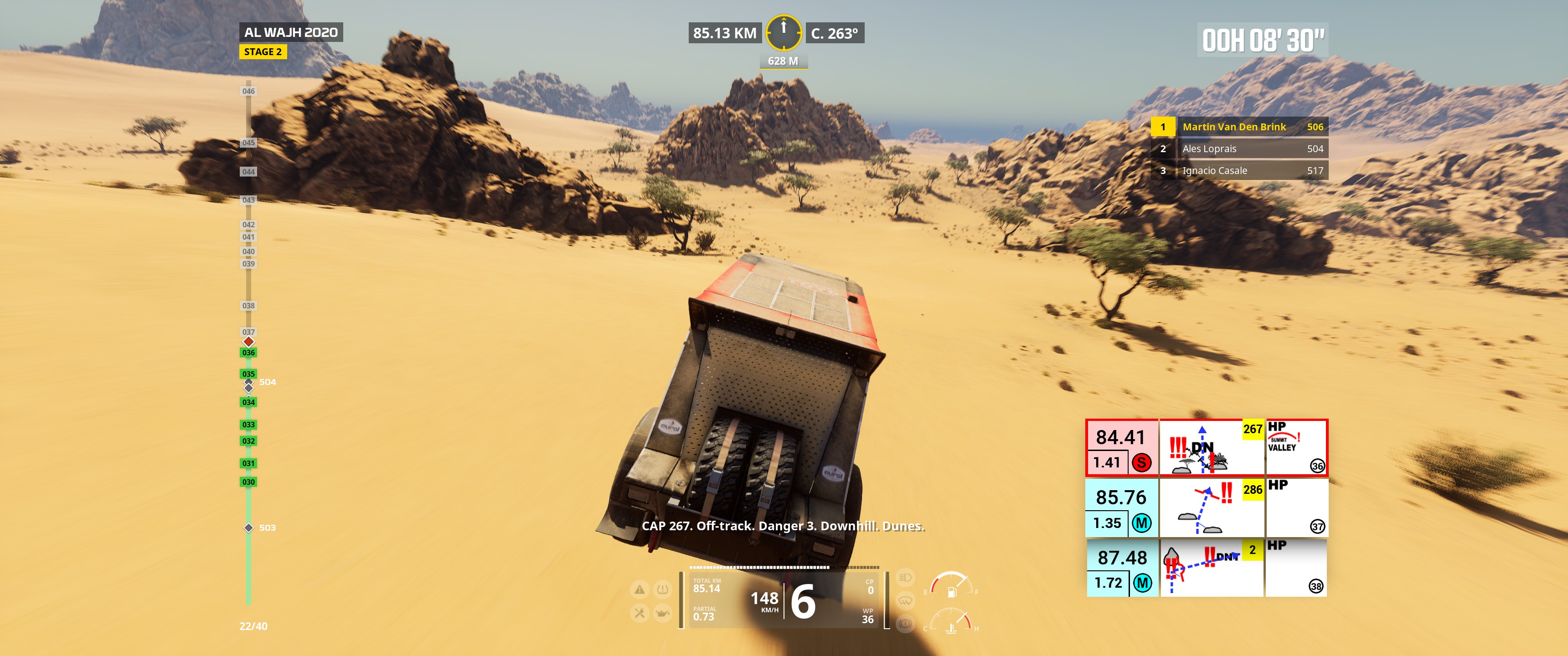Select roadbook note 38 at 87.48 km
The image size is (1568, 656).
click(1207, 568)
